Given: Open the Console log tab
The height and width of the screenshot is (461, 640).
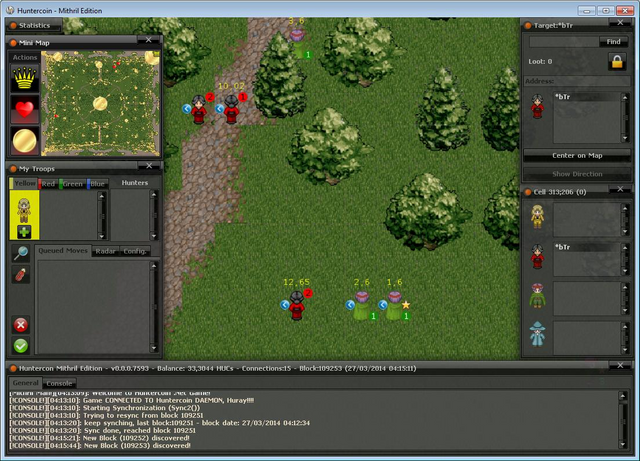Looking at the screenshot, I should [x=59, y=384].
